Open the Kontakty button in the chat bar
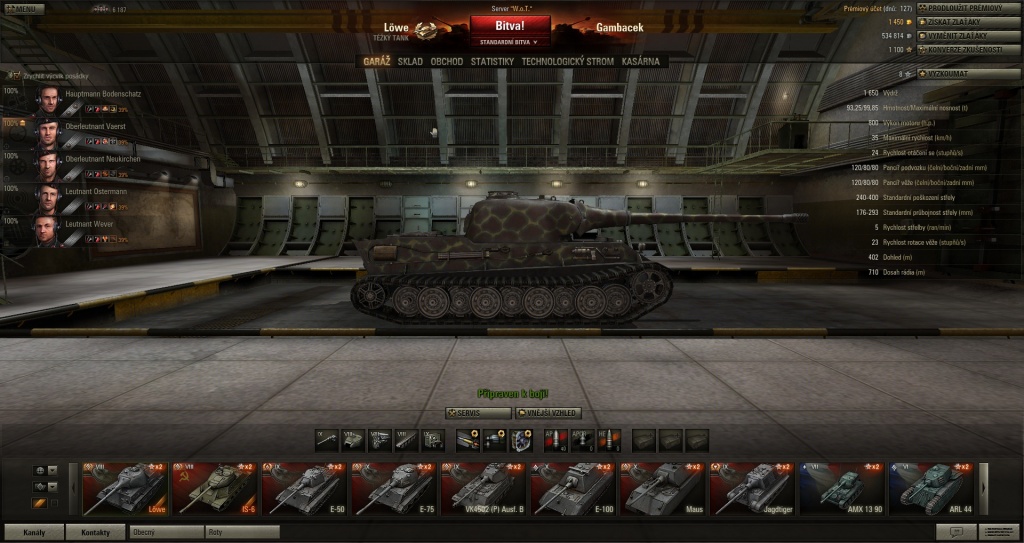Image resolution: width=1024 pixels, height=543 pixels. (97, 532)
